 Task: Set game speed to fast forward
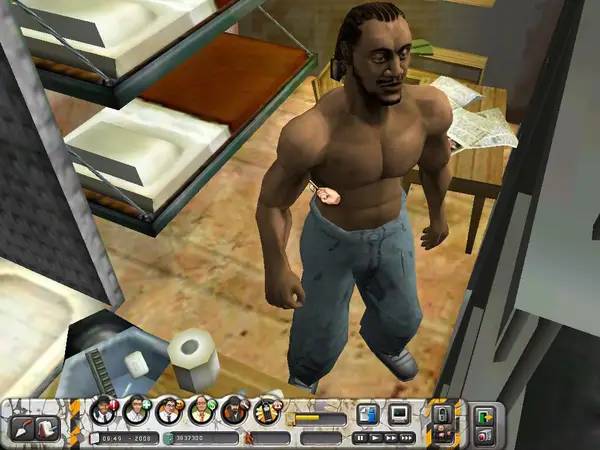[390, 437]
